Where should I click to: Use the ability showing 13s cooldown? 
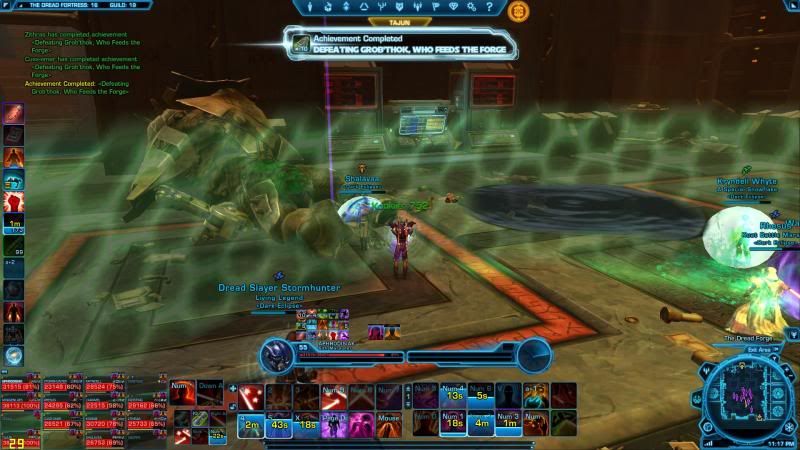(456, 396)
